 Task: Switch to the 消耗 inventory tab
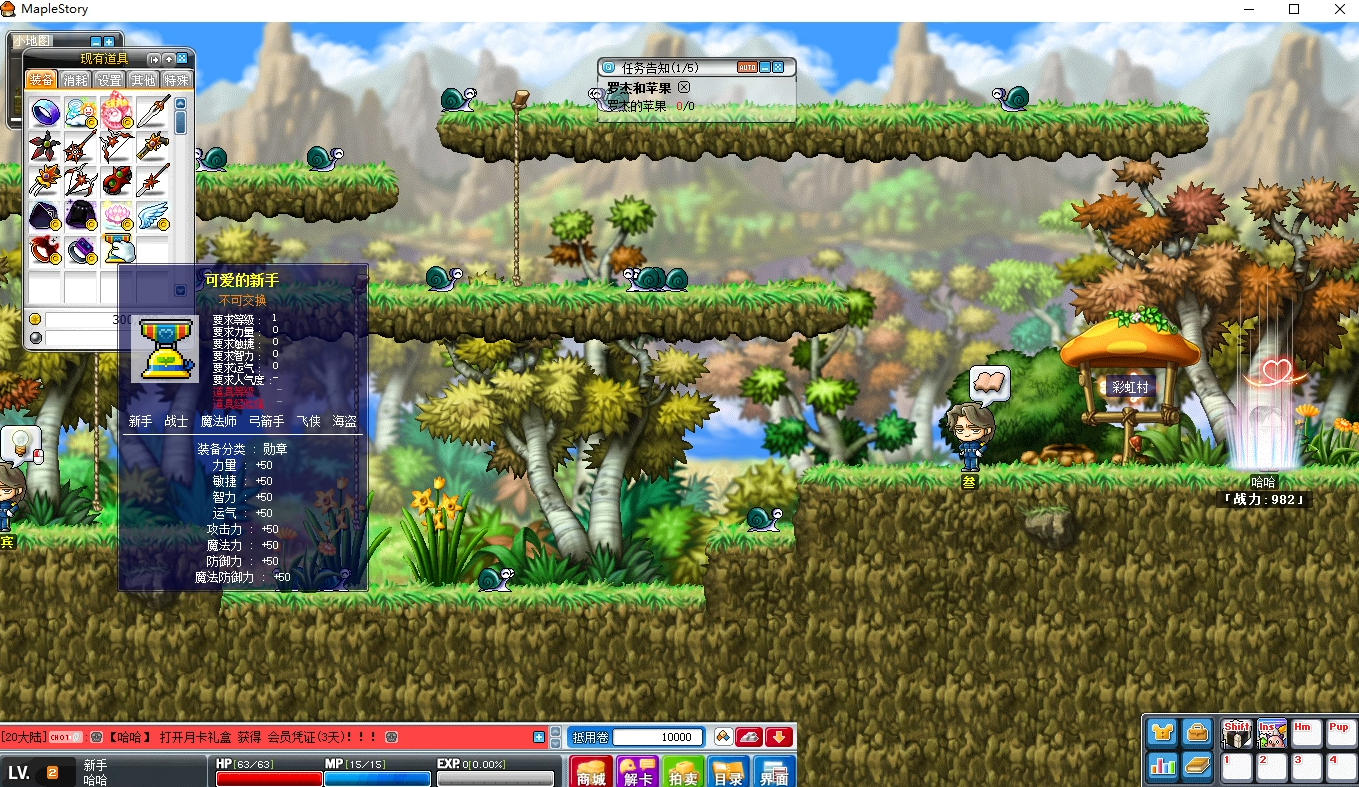(75, 80)
